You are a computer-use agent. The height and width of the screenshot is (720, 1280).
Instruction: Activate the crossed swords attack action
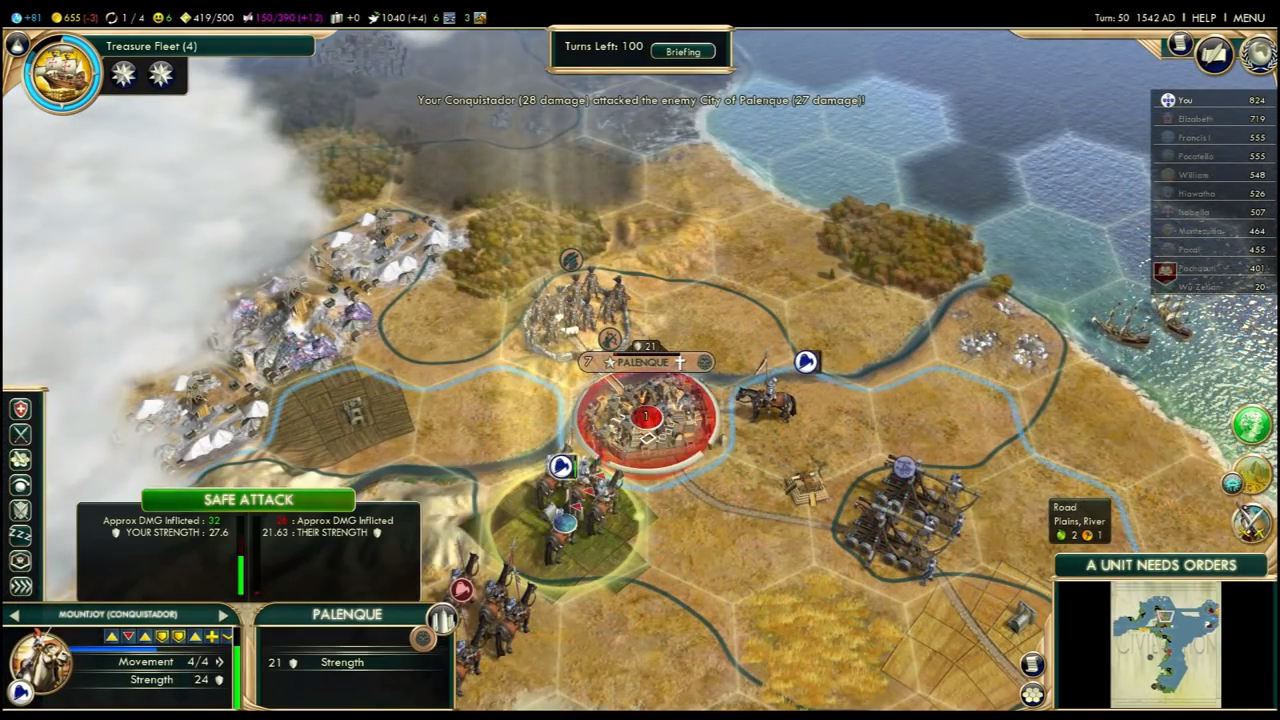(20, 434)
